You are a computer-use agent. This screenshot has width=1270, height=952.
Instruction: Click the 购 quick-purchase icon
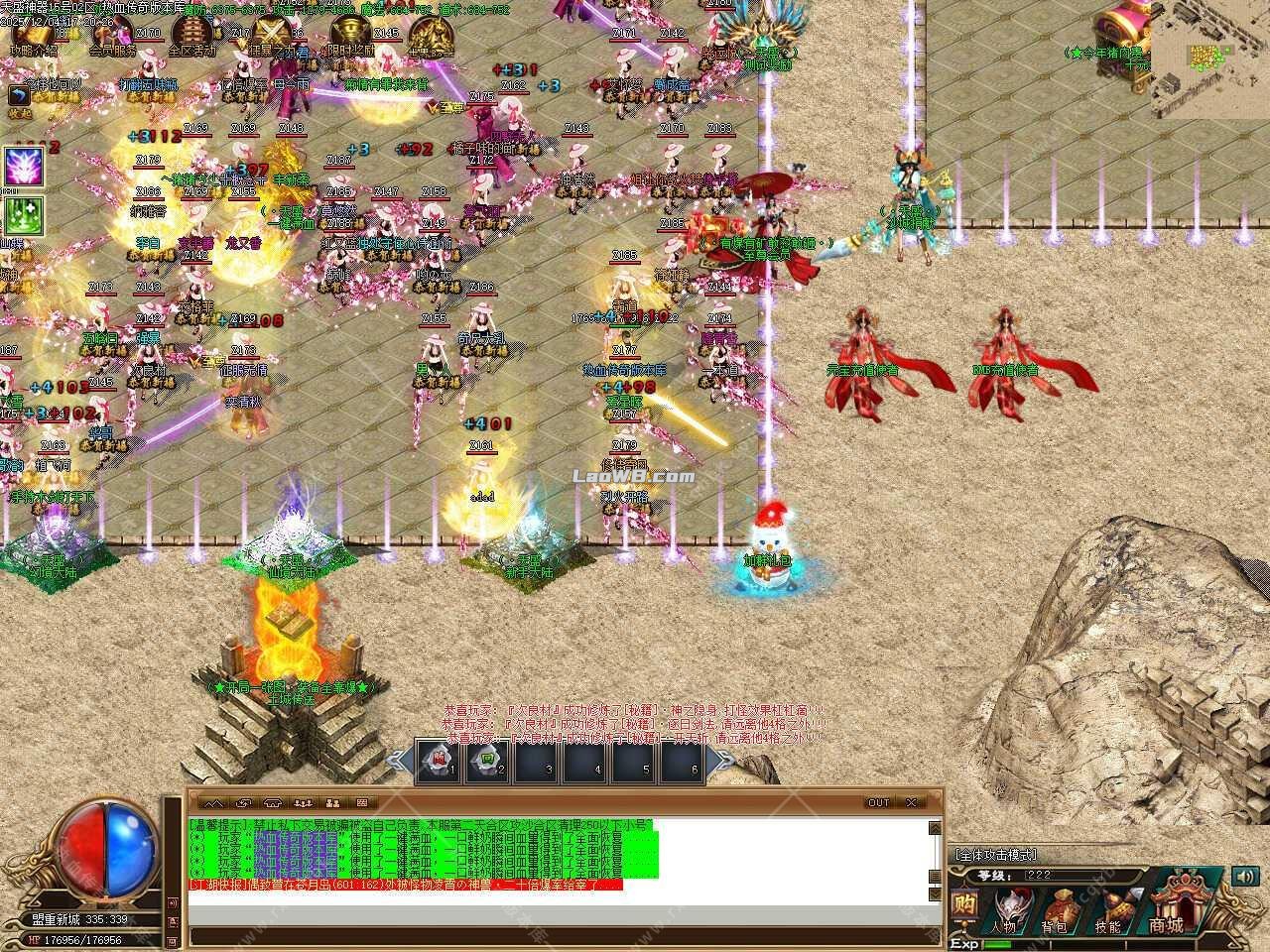966,905
